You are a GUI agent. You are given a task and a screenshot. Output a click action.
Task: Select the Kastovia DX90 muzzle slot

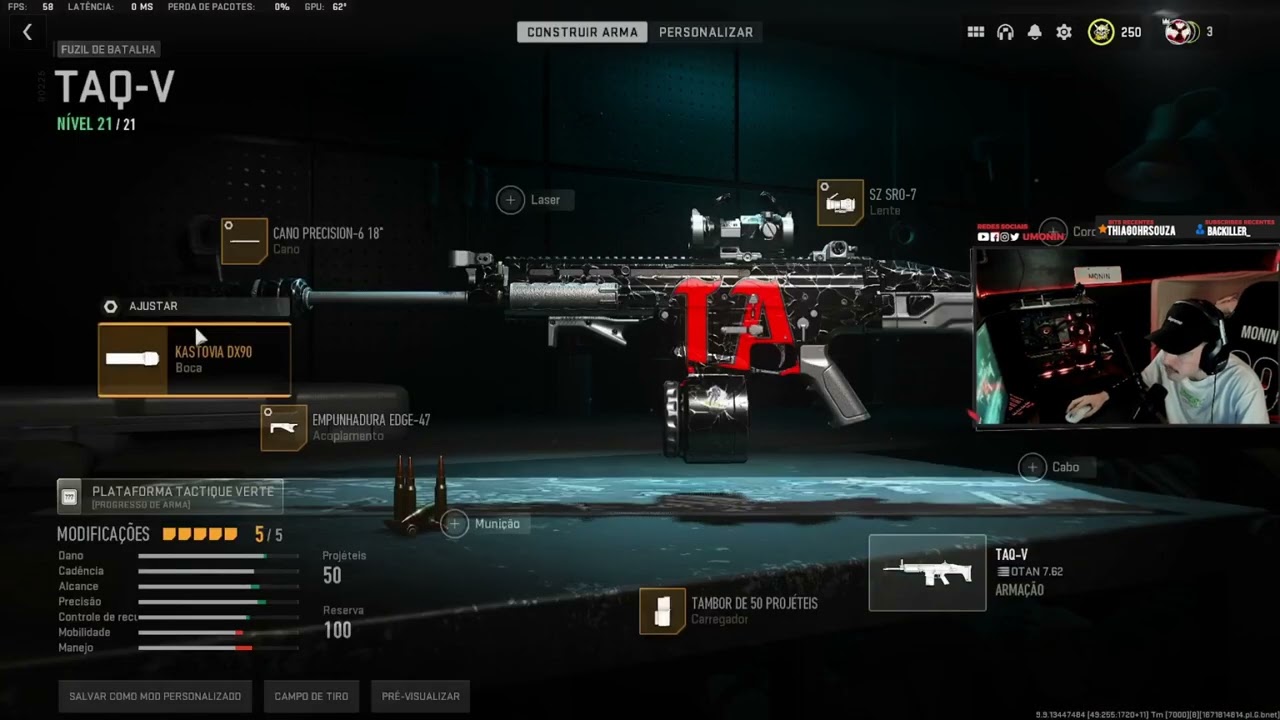coord(195,360)
